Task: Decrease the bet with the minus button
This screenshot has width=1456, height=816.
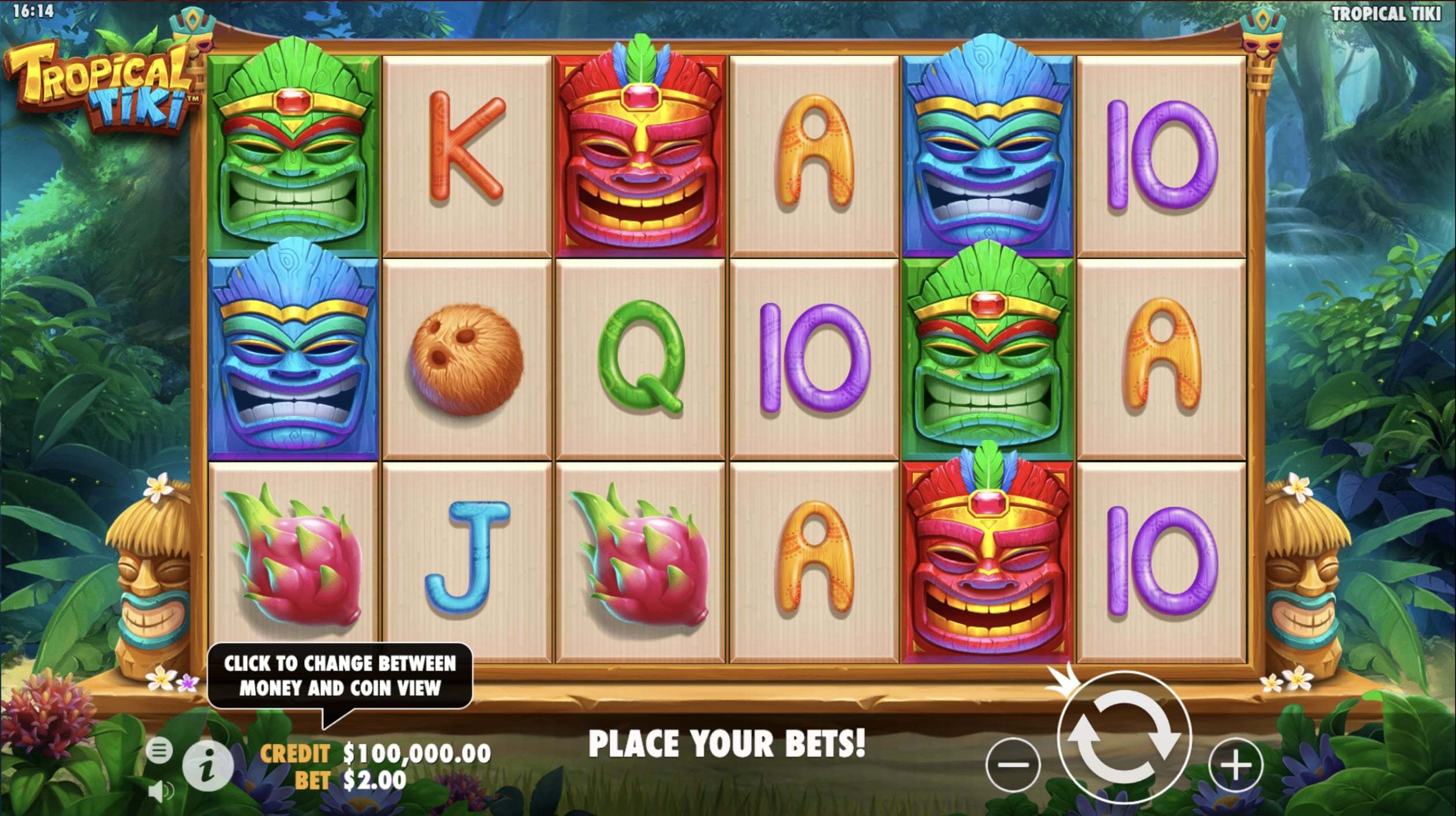Action: [x=1013, y=765]
